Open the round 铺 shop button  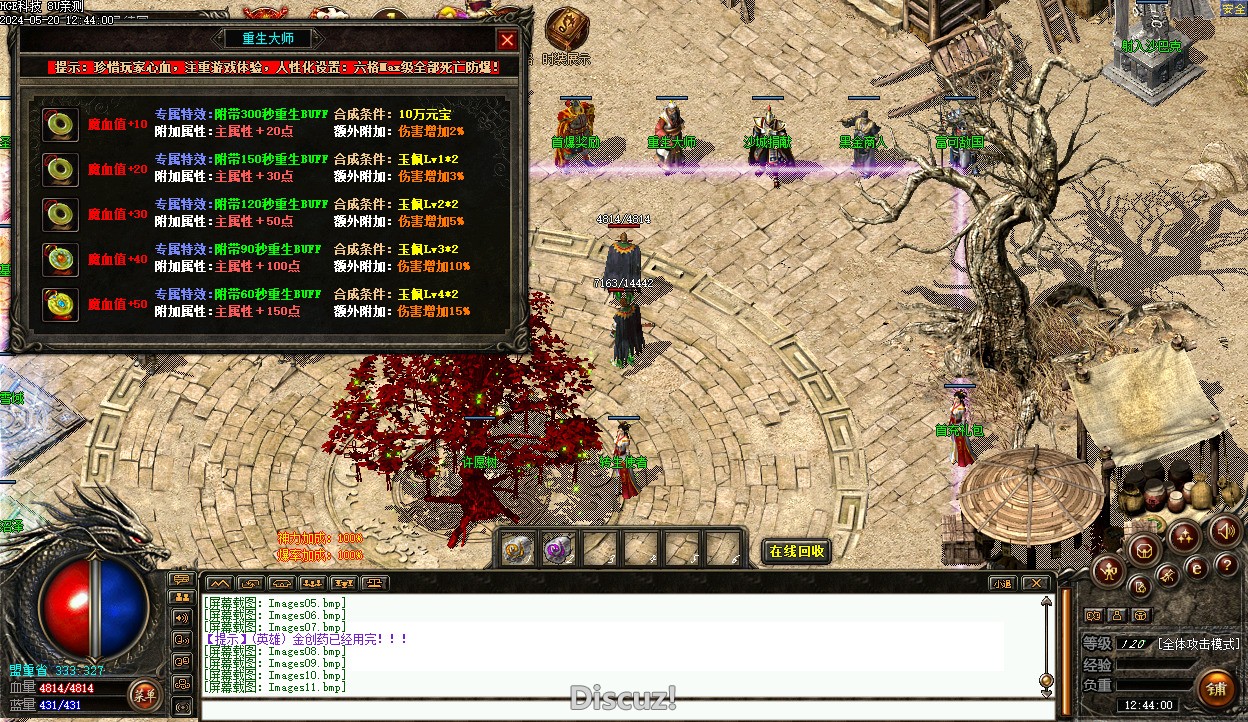(1216, 689)
